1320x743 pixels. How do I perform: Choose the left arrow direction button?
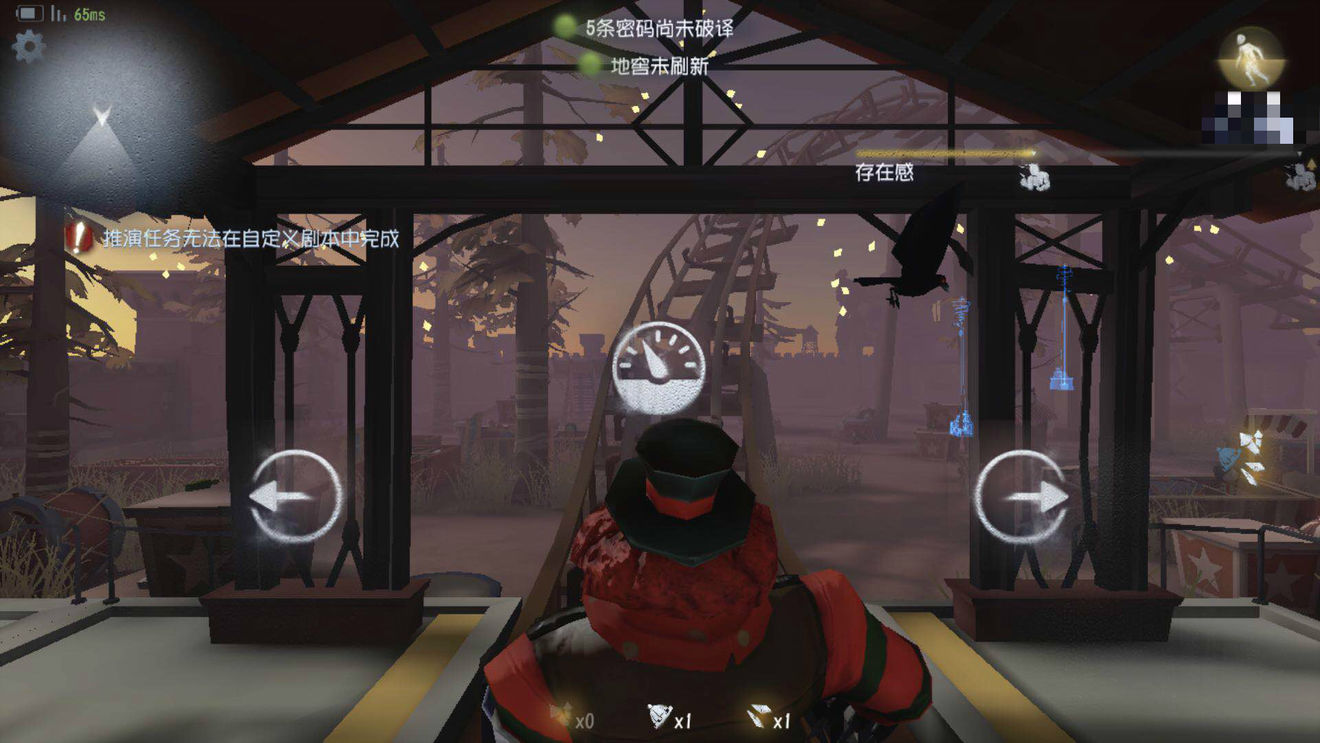coord(295,497)
